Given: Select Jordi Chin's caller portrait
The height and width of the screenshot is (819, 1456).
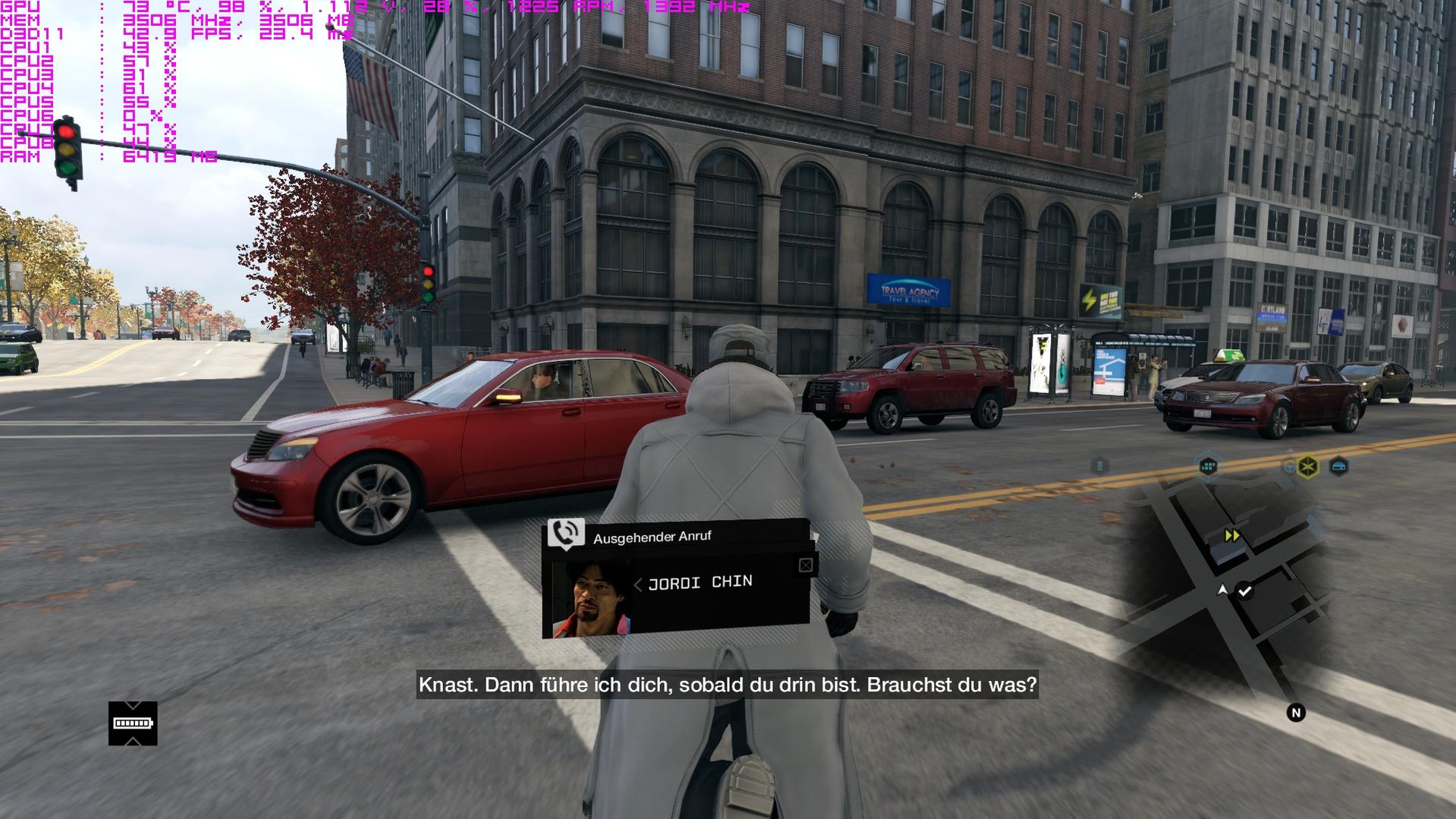Looking at the screenshot, I should pyautogui.click(x=591, y=599).
